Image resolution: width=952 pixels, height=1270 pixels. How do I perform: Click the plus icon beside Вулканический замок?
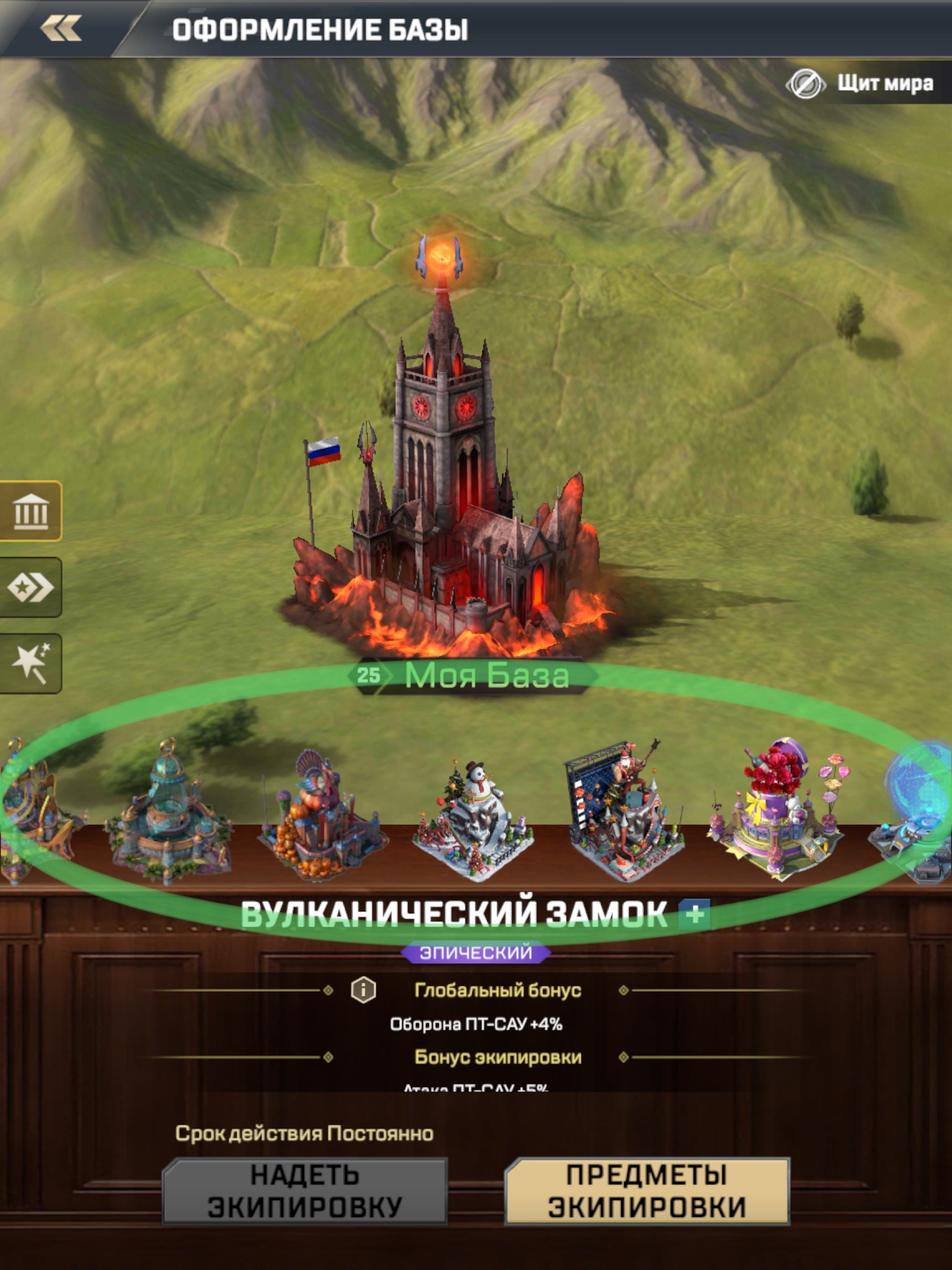pos(695,914)
